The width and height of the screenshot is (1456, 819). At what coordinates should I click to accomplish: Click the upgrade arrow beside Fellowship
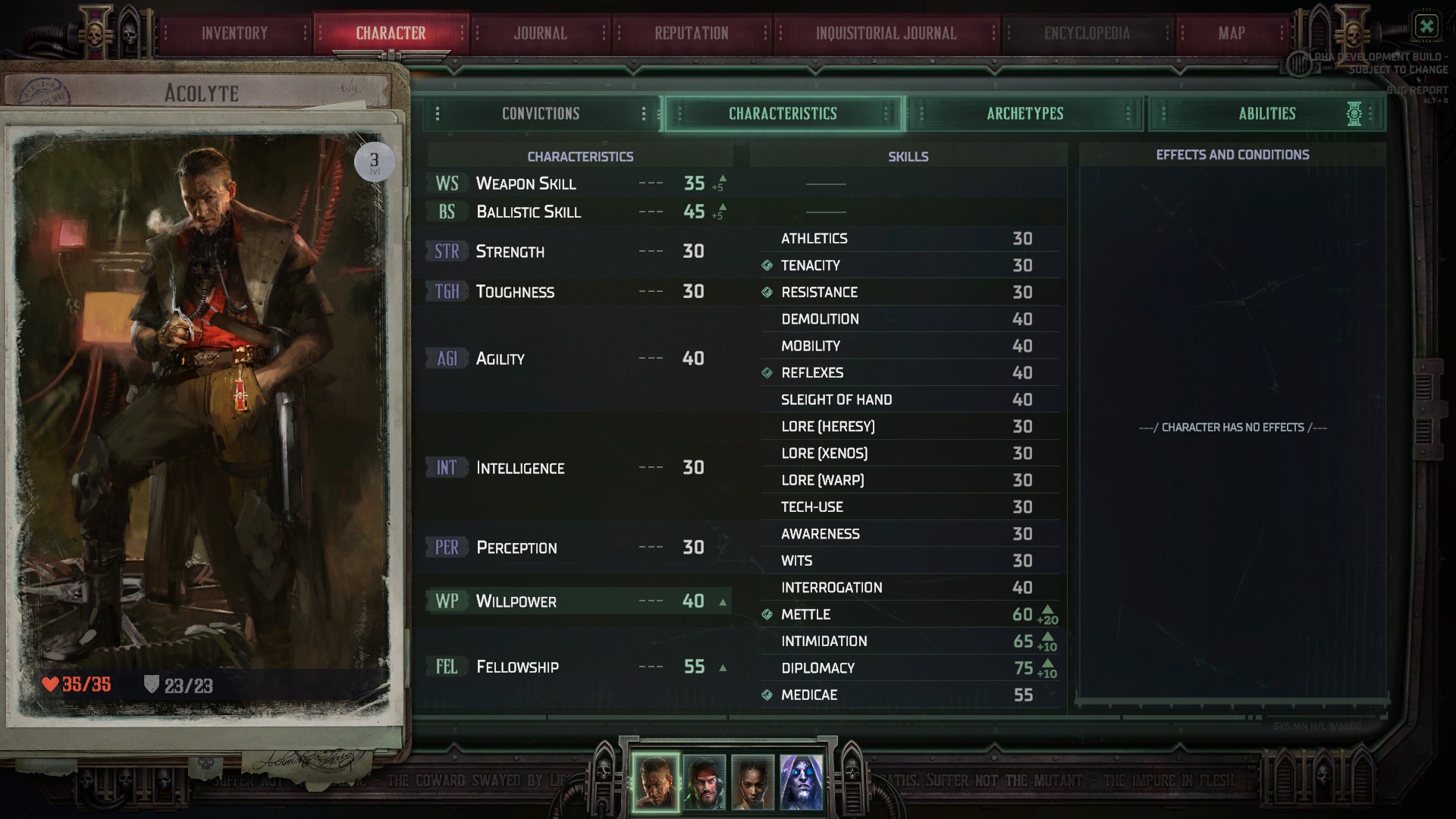click(721, 667)
